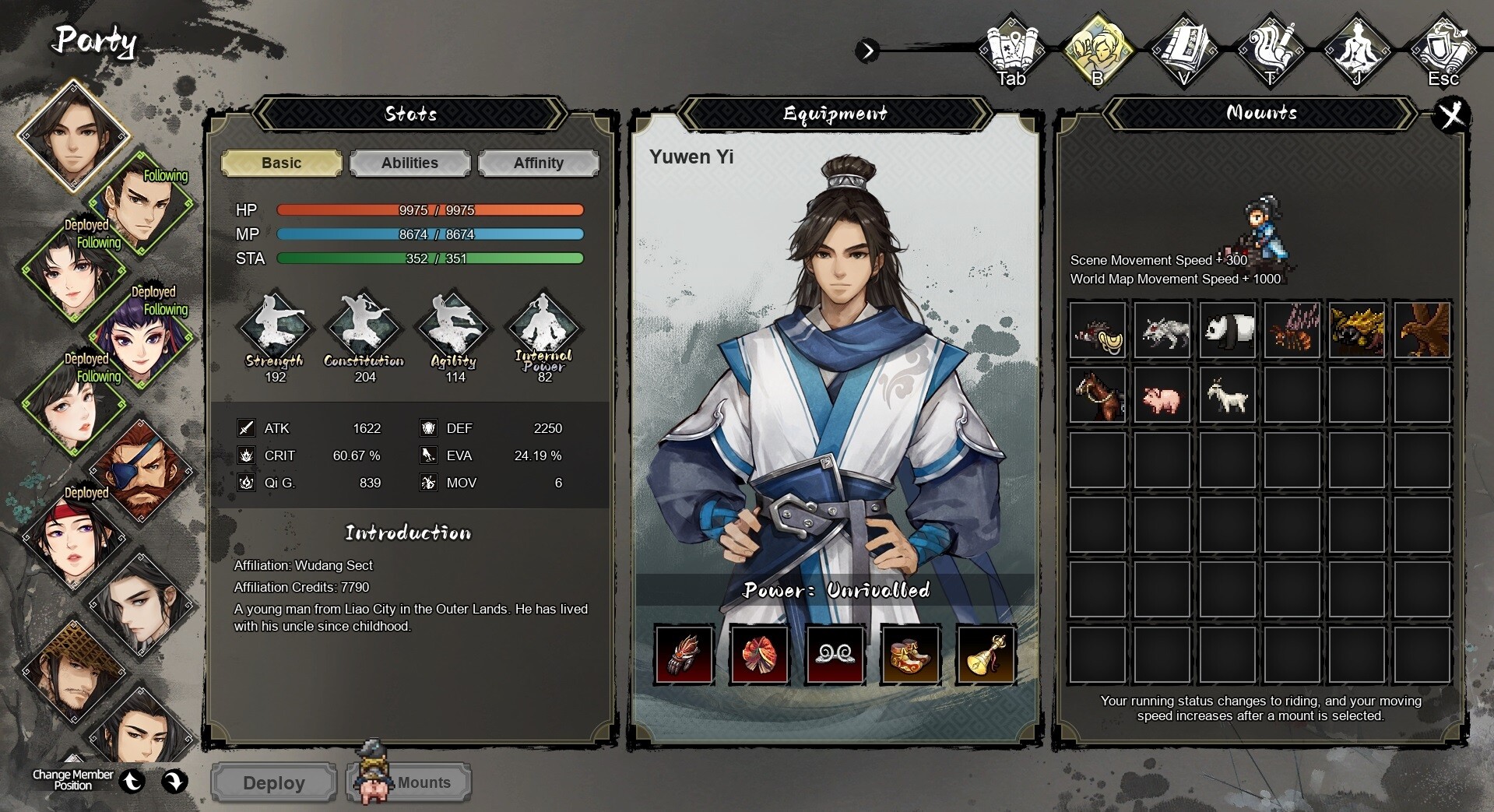Viewport: 1494px width, 812px height.
Task: Click the red boots equipment slot
Action: tap(909, 655)
